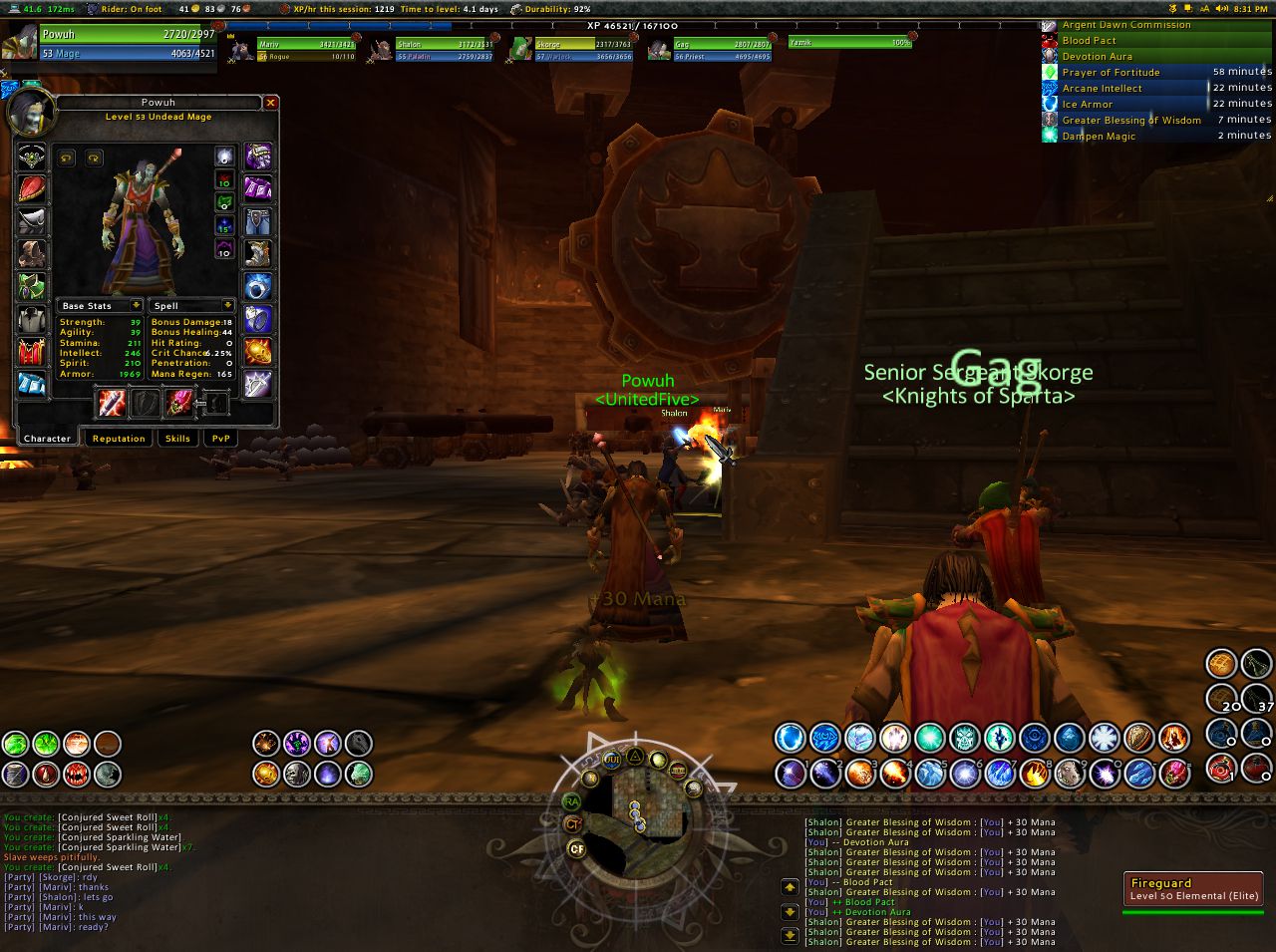The height and width of the screenshot is (952, 1276).
Task: Activate the skull-face spell on the action bar
Action: click(964, 738)
